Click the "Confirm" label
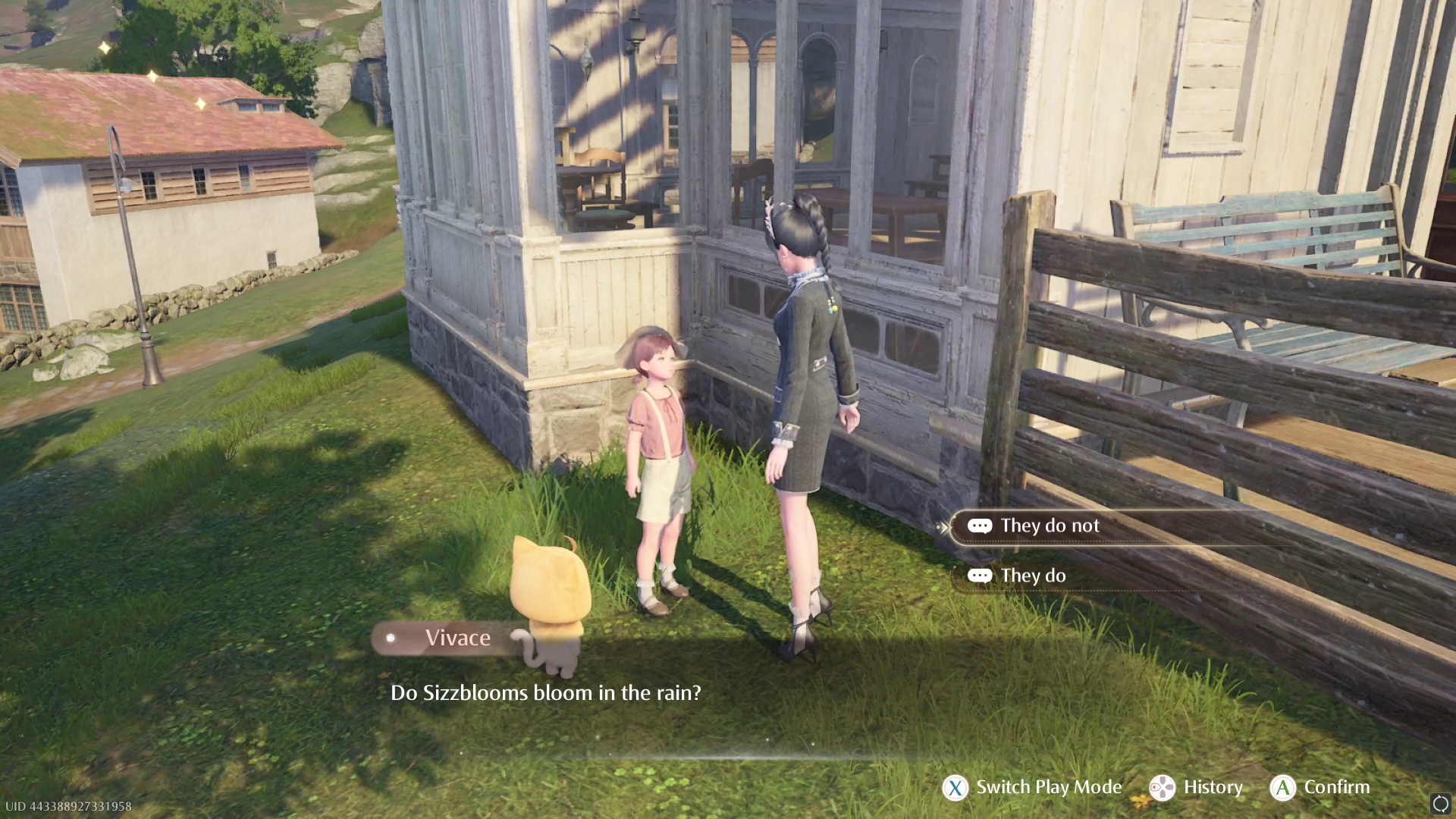Viewport: 1456px width, 819px height. coord(1337,787)
